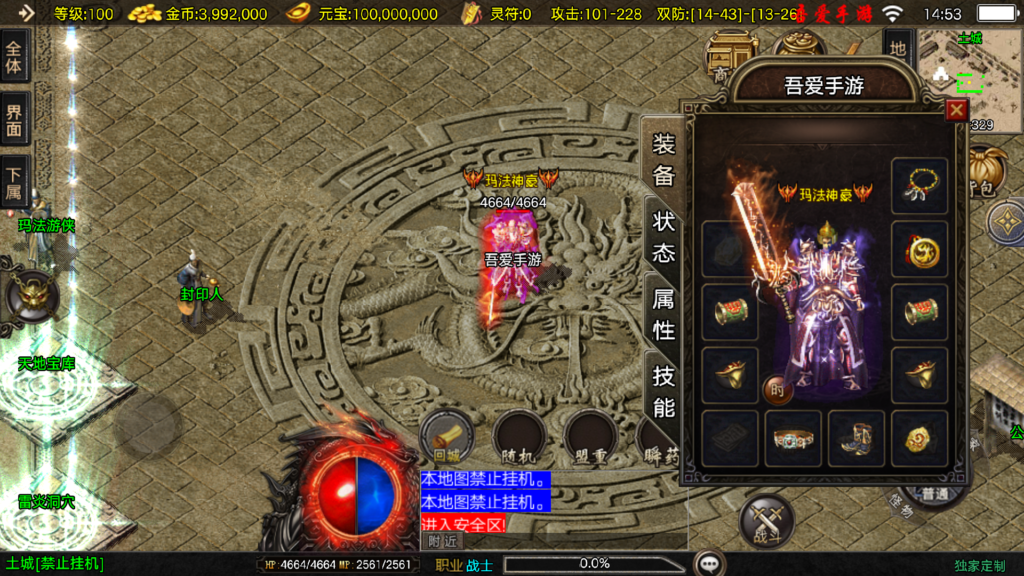
Task: Select the equipped necklace slot
Action: (919, 185)
